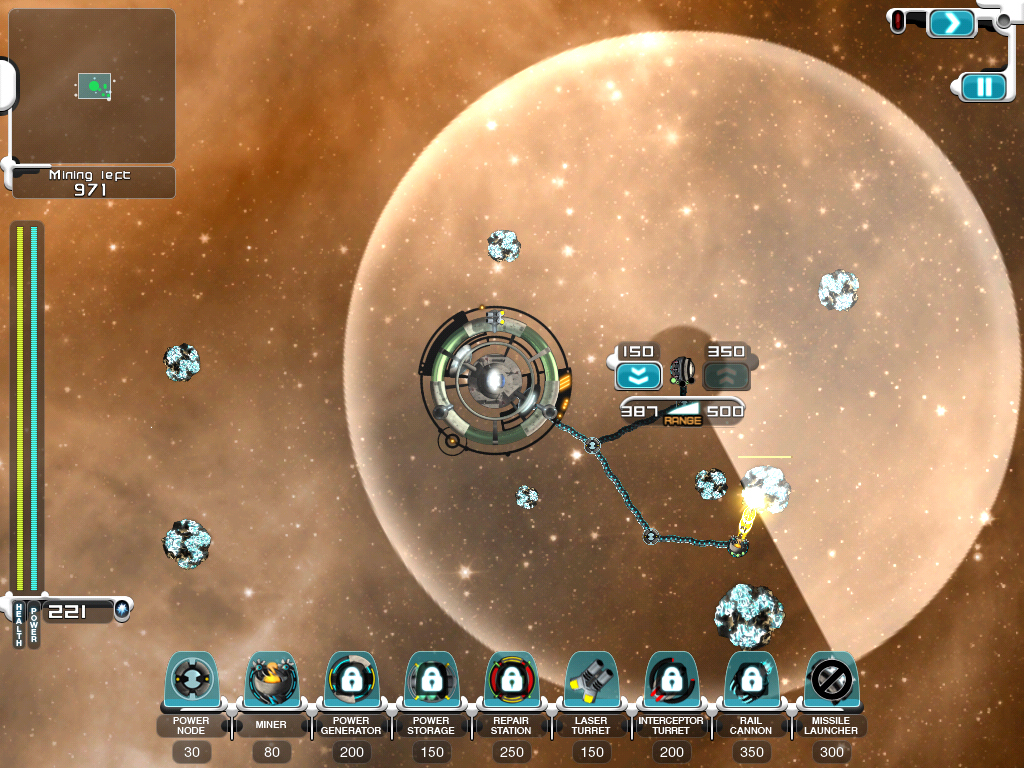
Task: Click the locked Power Generator slot
Action: 351,683
